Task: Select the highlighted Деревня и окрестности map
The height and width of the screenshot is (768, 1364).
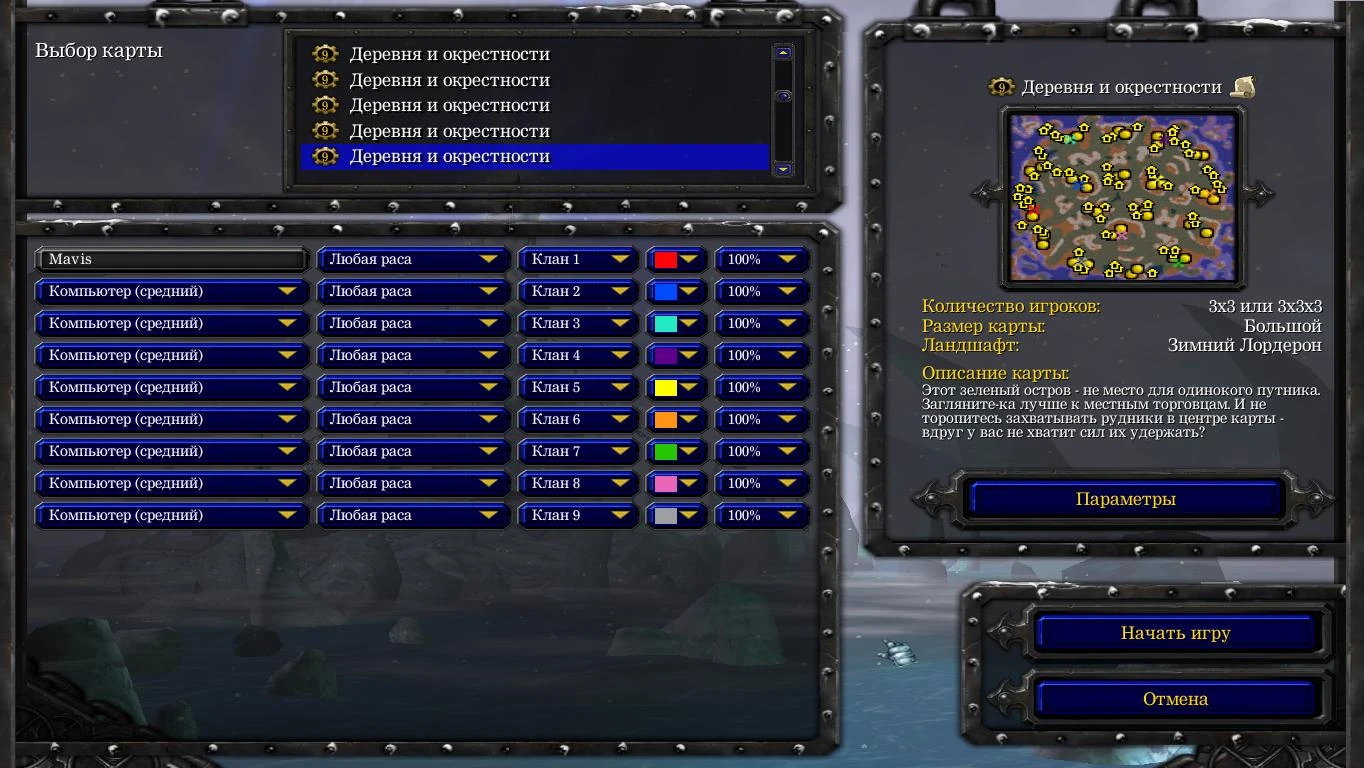Action: (x=450, y=156)
